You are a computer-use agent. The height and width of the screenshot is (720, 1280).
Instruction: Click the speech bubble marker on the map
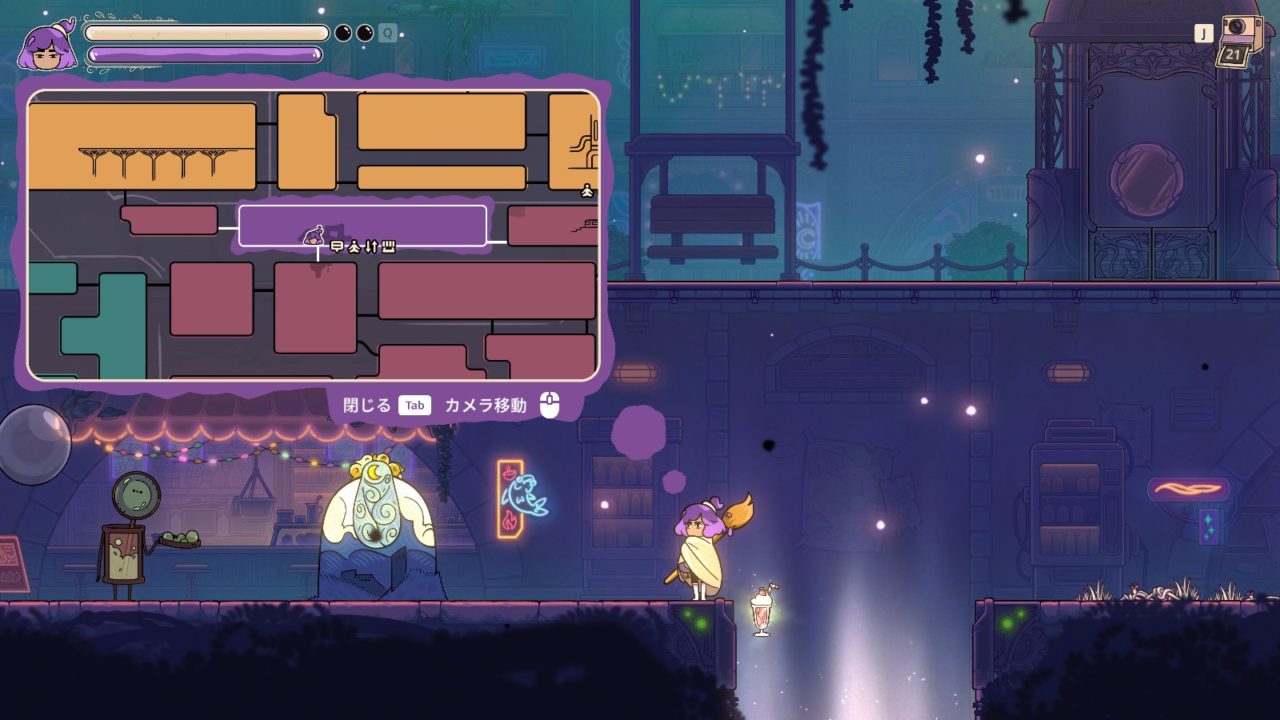[x=337, y=246]
